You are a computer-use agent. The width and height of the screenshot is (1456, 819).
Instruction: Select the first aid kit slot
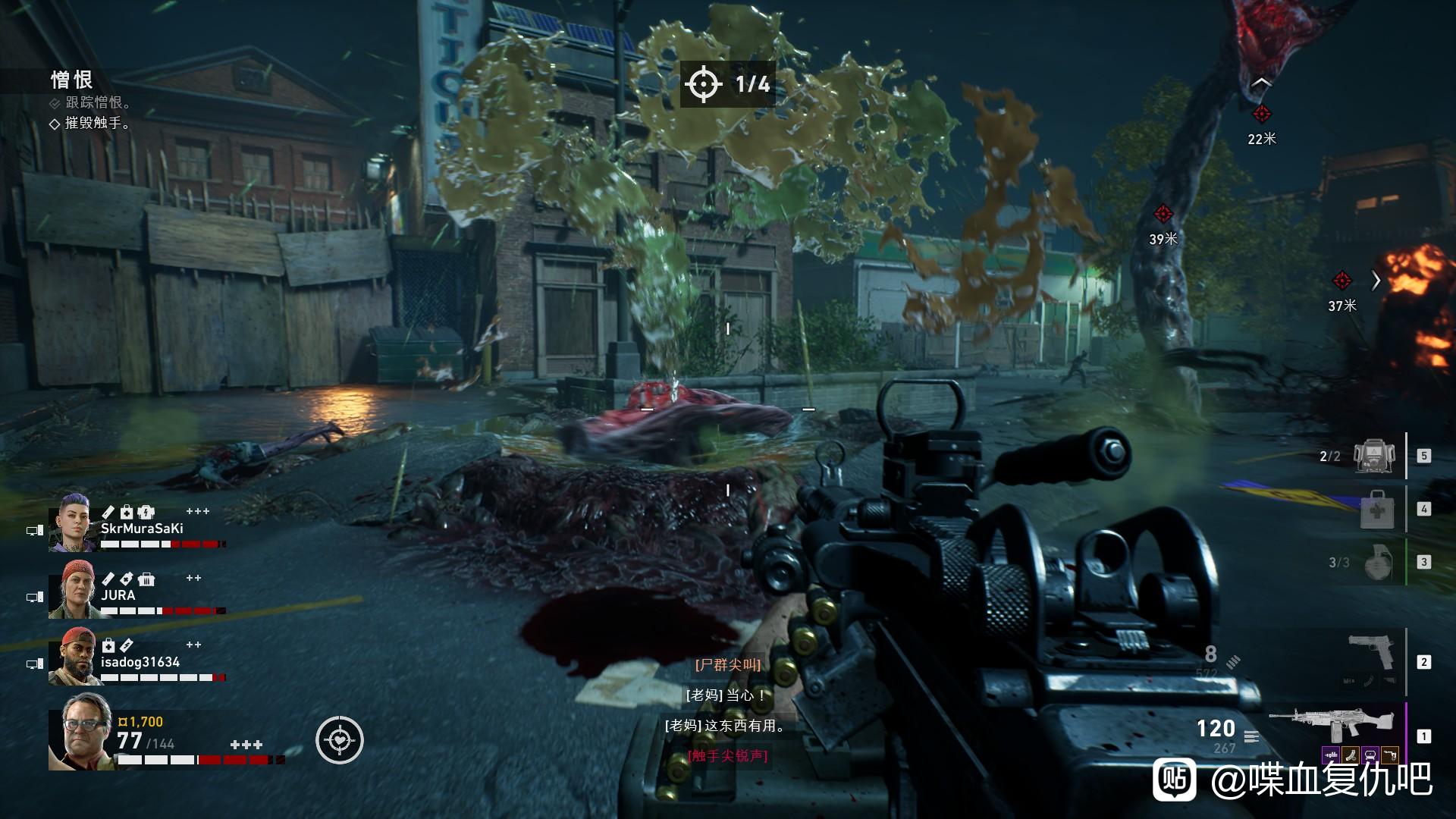tap(1377, 509)
